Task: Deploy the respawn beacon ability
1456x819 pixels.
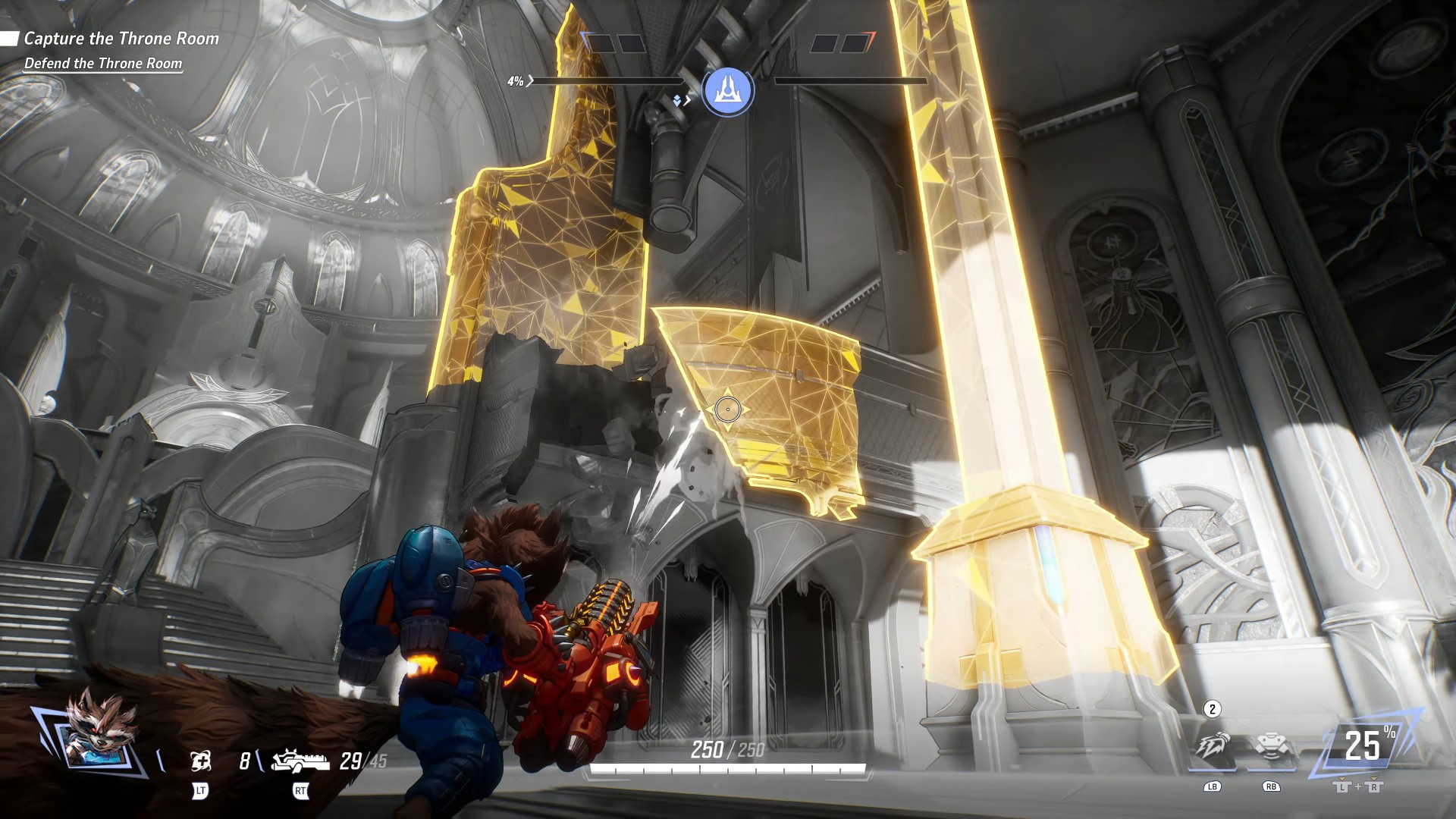Action: coord(1270,747)
